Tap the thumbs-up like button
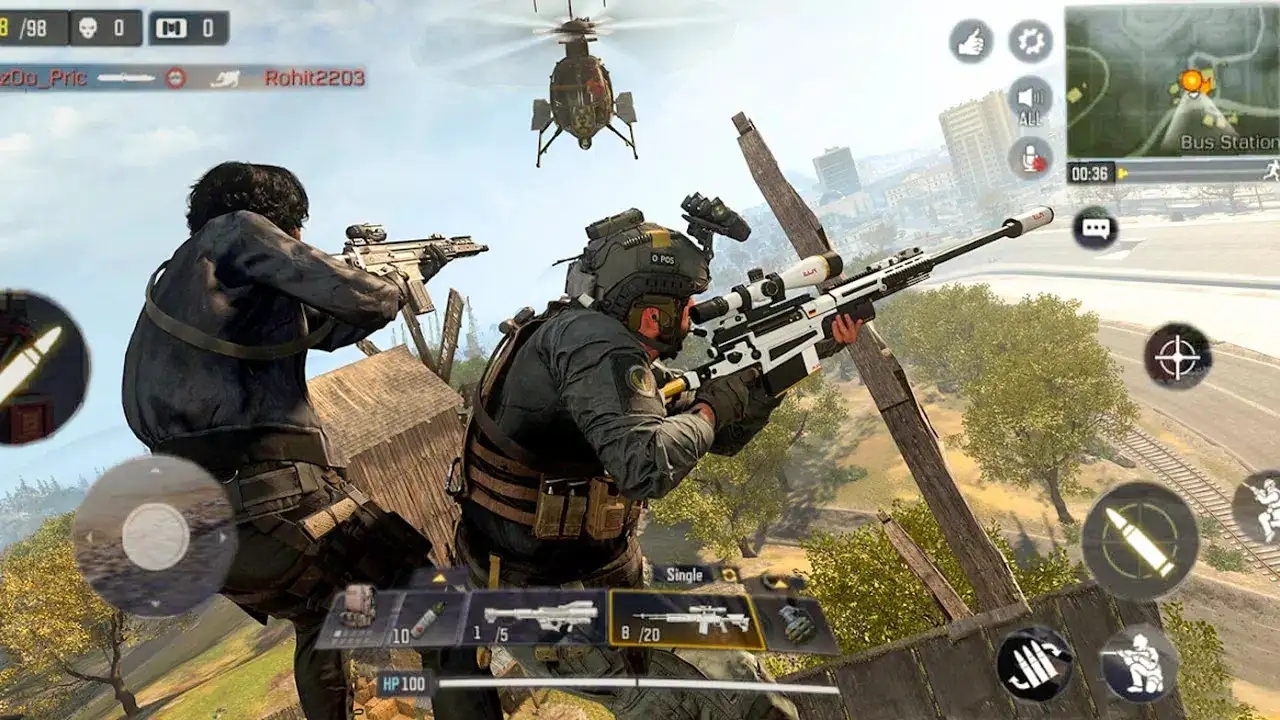Image resolution: width=1280 pixels, height=720 pixels. click(970, 41)
